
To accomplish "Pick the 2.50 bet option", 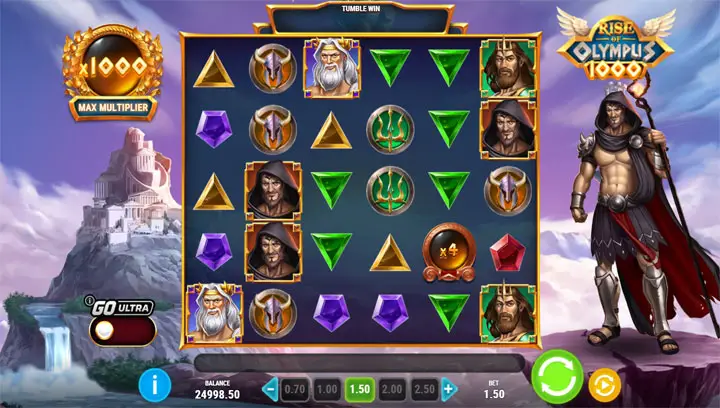I will click(424, 389).
